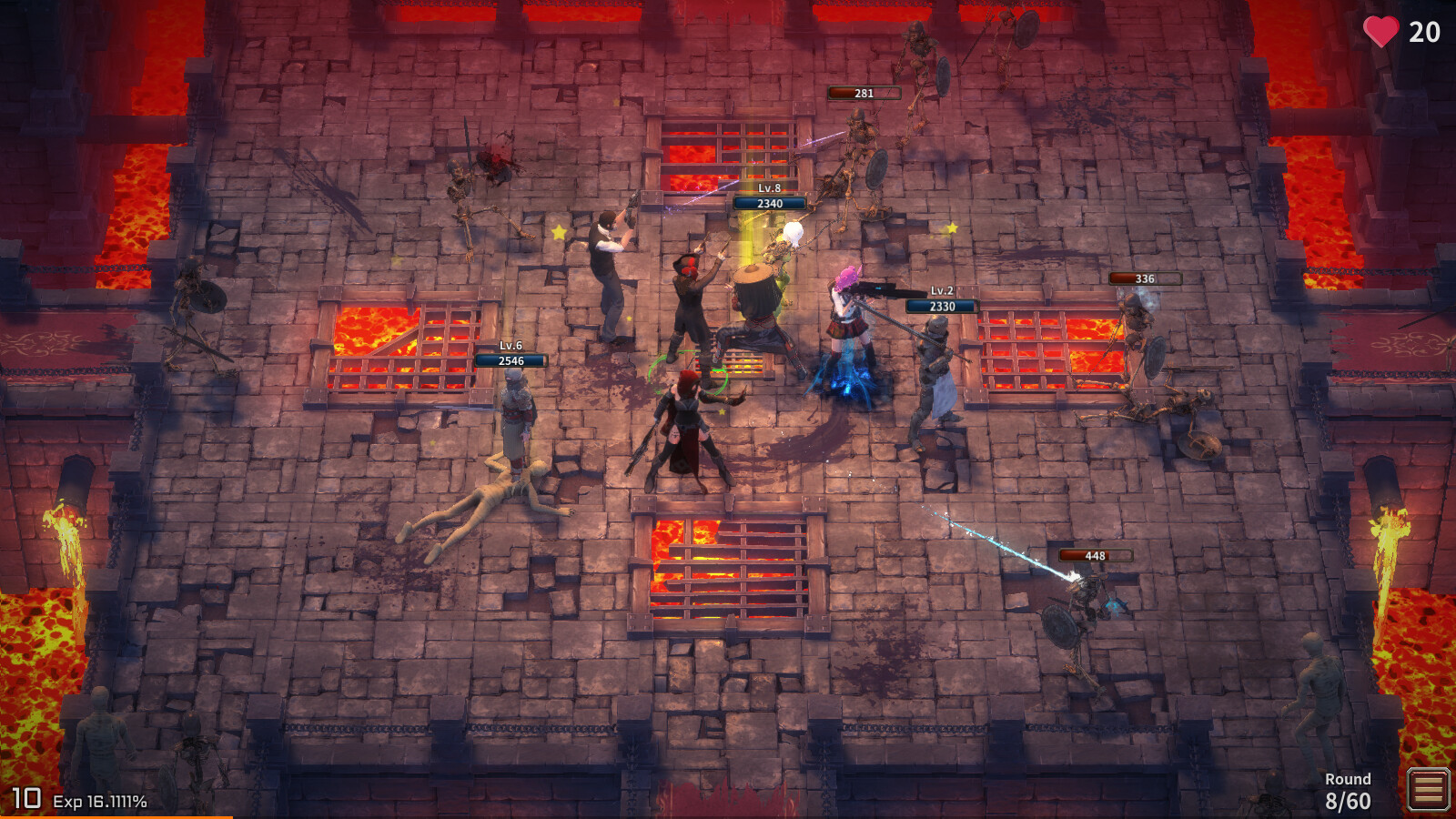Select the Lv.6 mummy-wrapped unit

click(517, 419)
